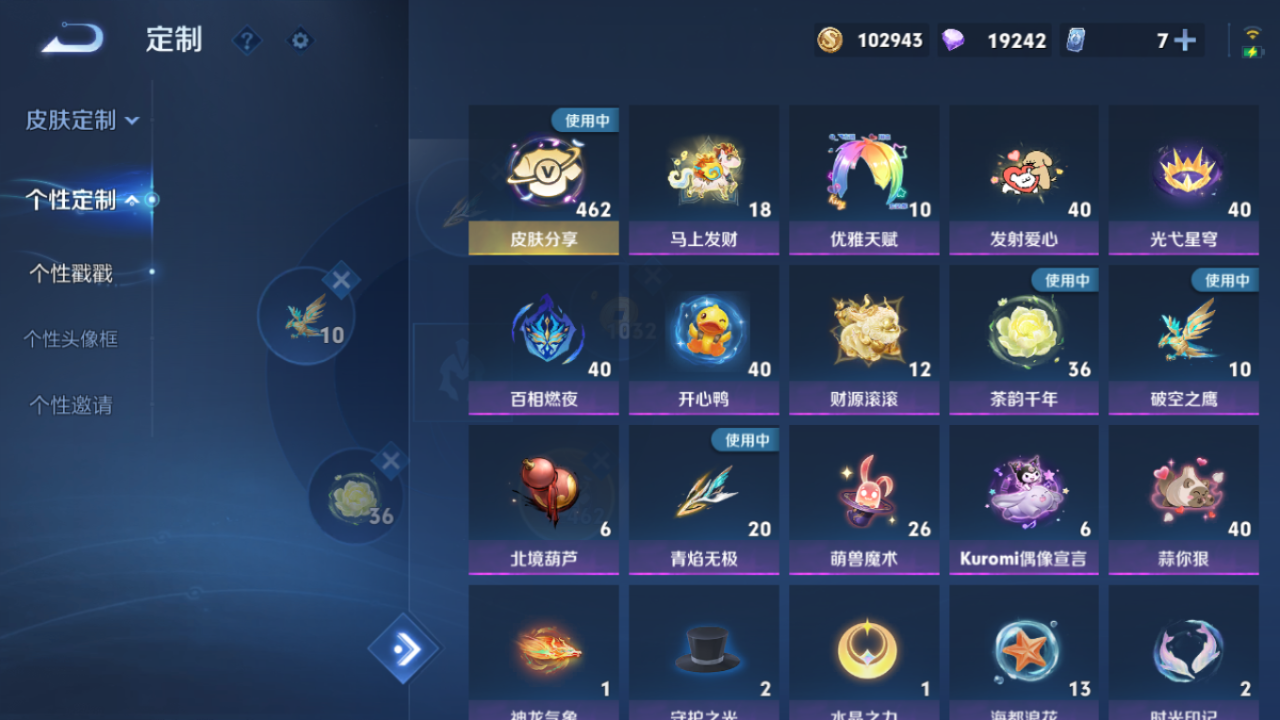Tap the plus to add more cards
The height and width of the screenshot is (720, 1280).
(x=1184, y=40)
